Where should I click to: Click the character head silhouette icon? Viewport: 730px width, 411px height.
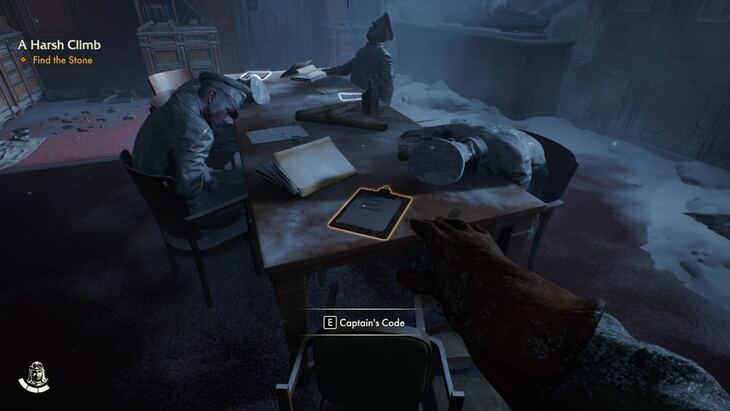pos(34,375)
